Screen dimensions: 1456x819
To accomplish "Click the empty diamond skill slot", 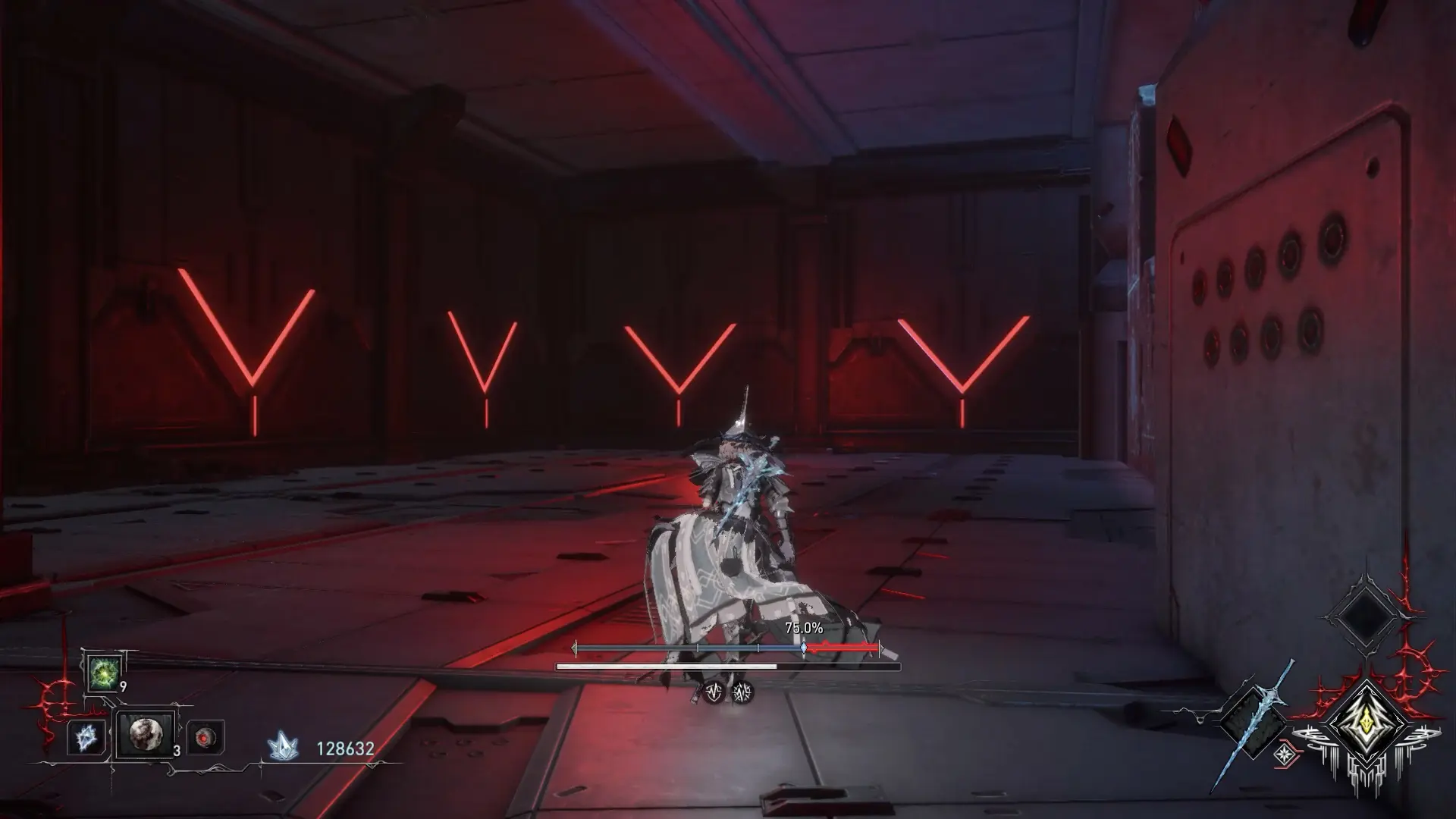I will click(x=1364, y=615).
